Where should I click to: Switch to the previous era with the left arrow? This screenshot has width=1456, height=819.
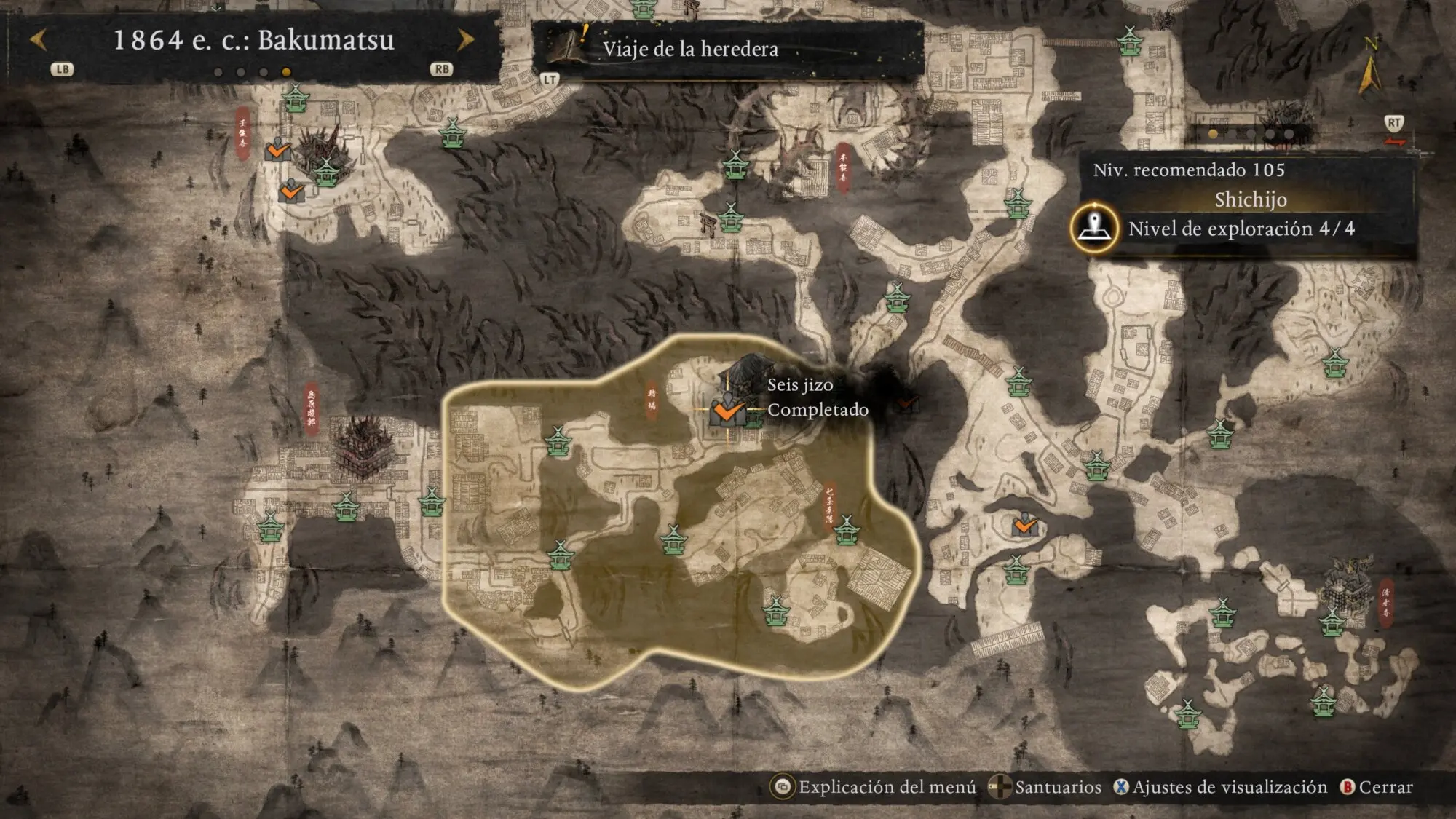(x=39, y=39)
